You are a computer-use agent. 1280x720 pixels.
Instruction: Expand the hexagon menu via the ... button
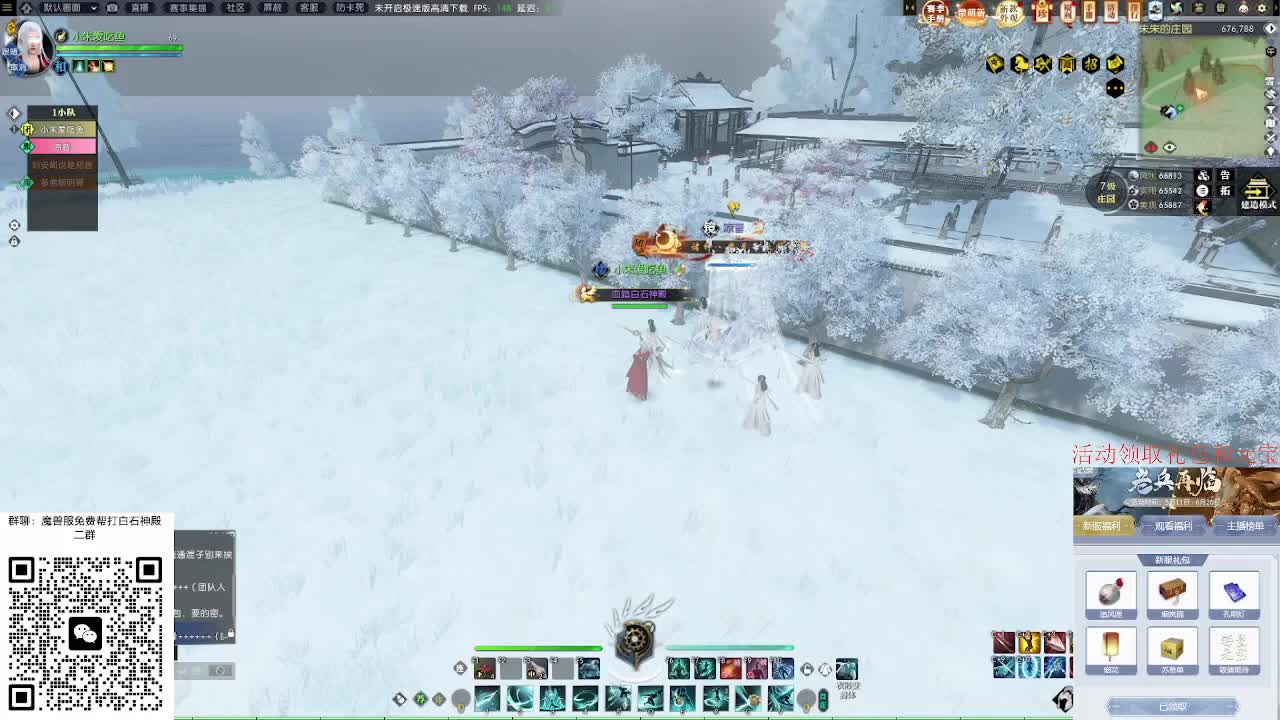coord(1115,88)
